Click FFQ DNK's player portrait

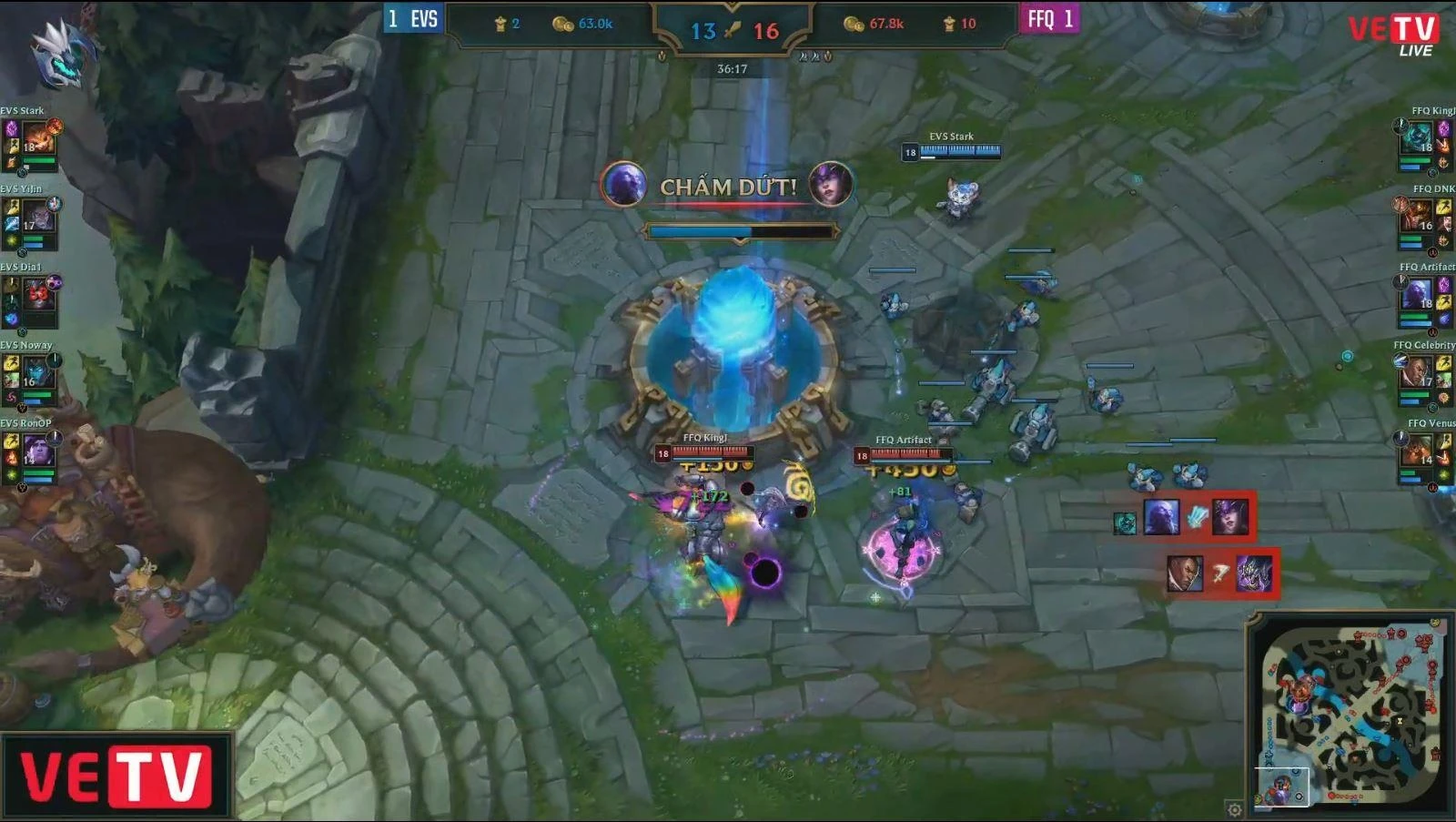coord(1417,218)
